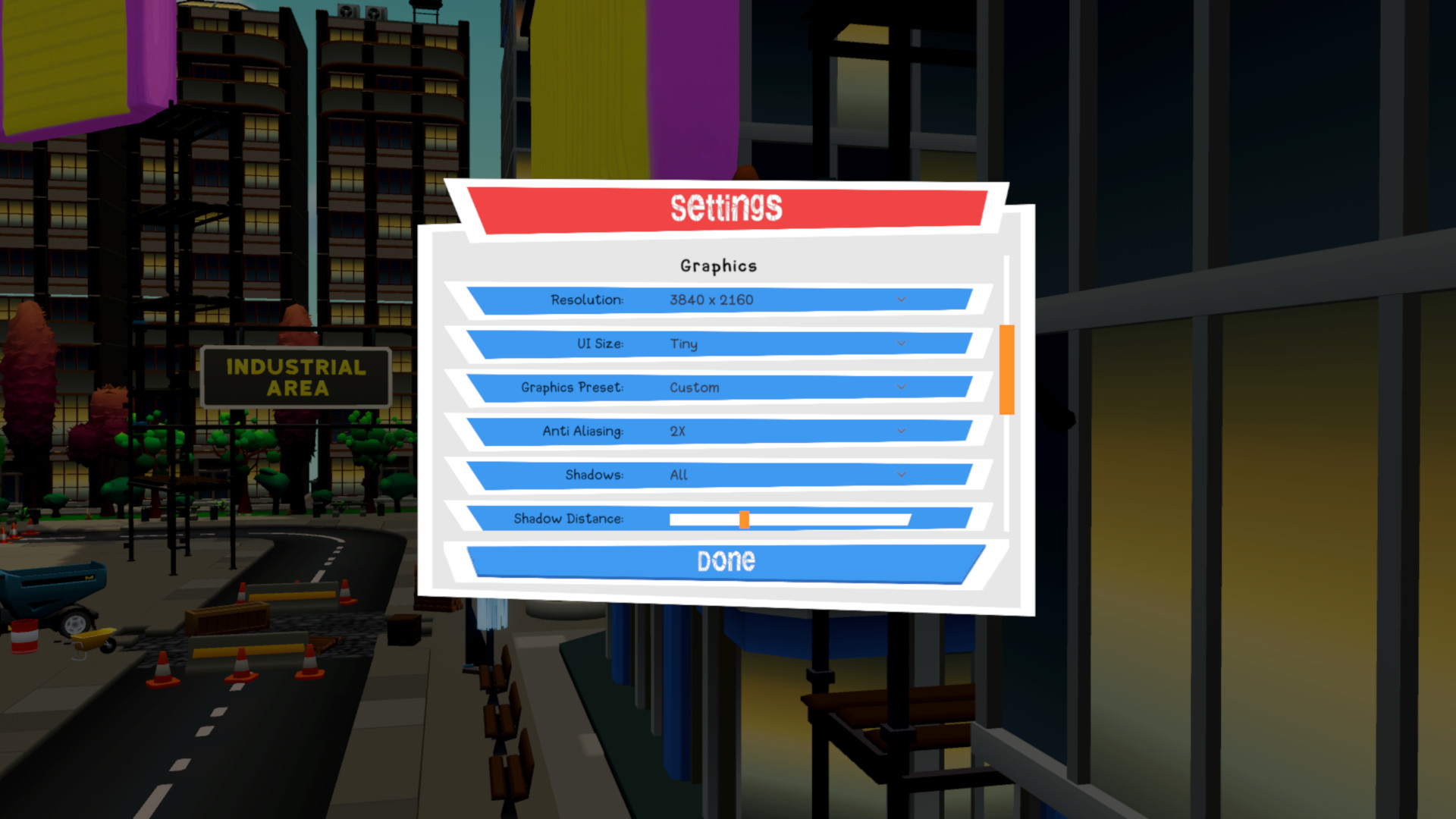Viewport: 1456px width, 819px height.
Task: Click the Graphics section heading
Action: tap(718, 265)
